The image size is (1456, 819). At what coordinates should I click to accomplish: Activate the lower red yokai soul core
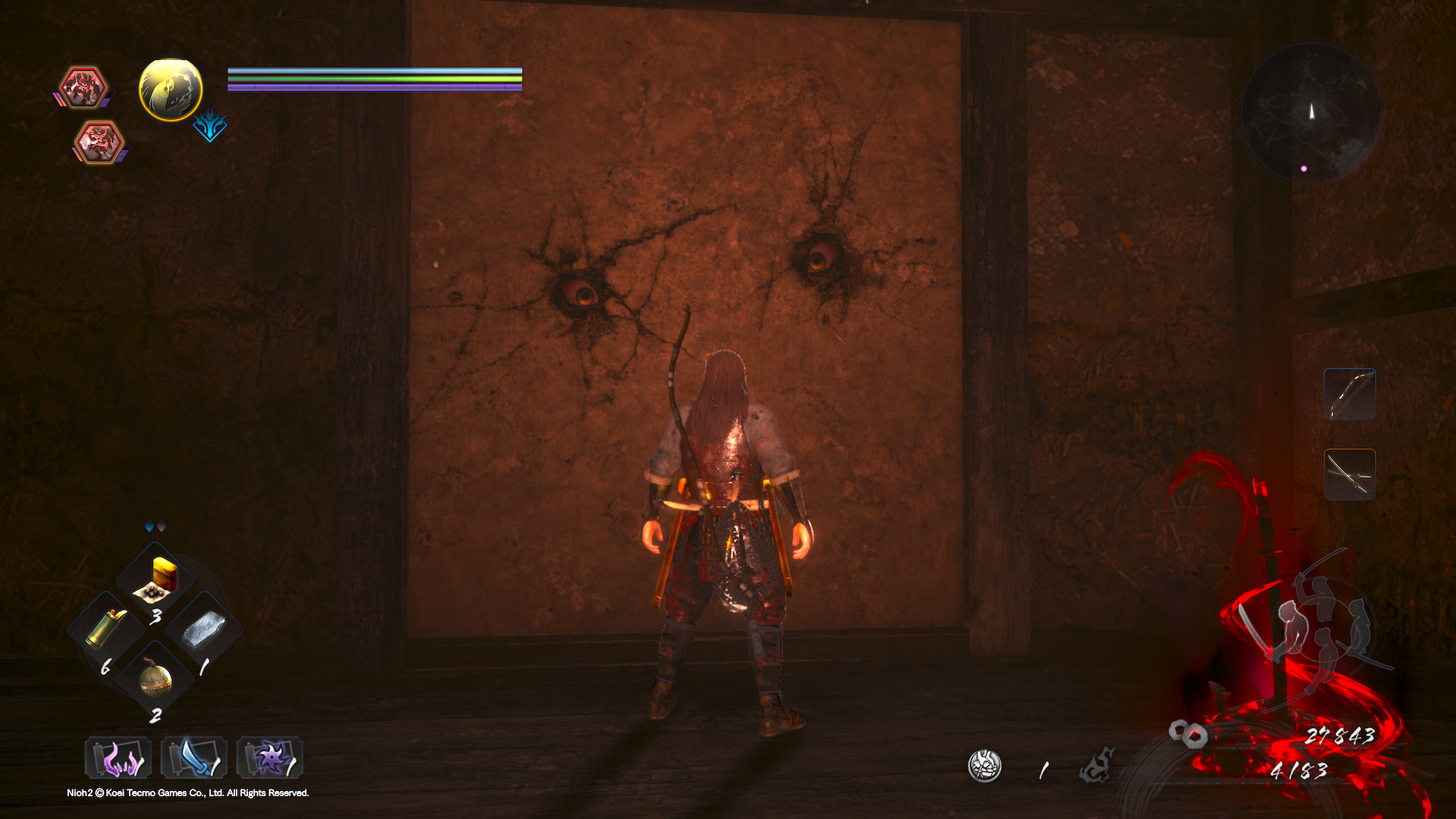click(x=99, y=141)
